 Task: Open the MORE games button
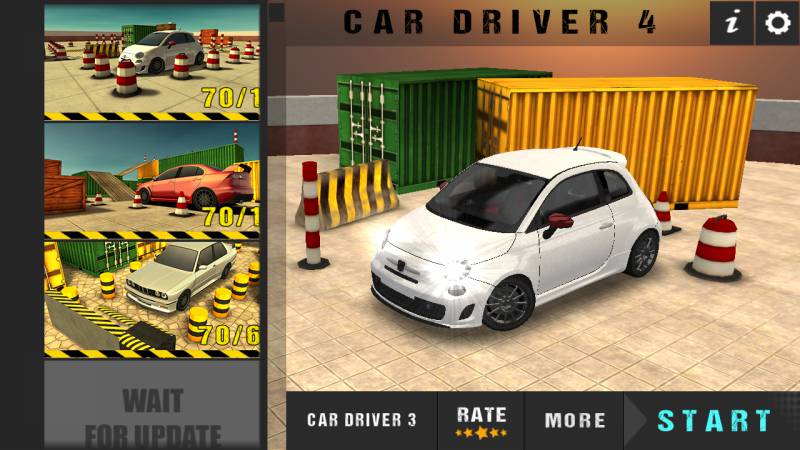[575, 420]
